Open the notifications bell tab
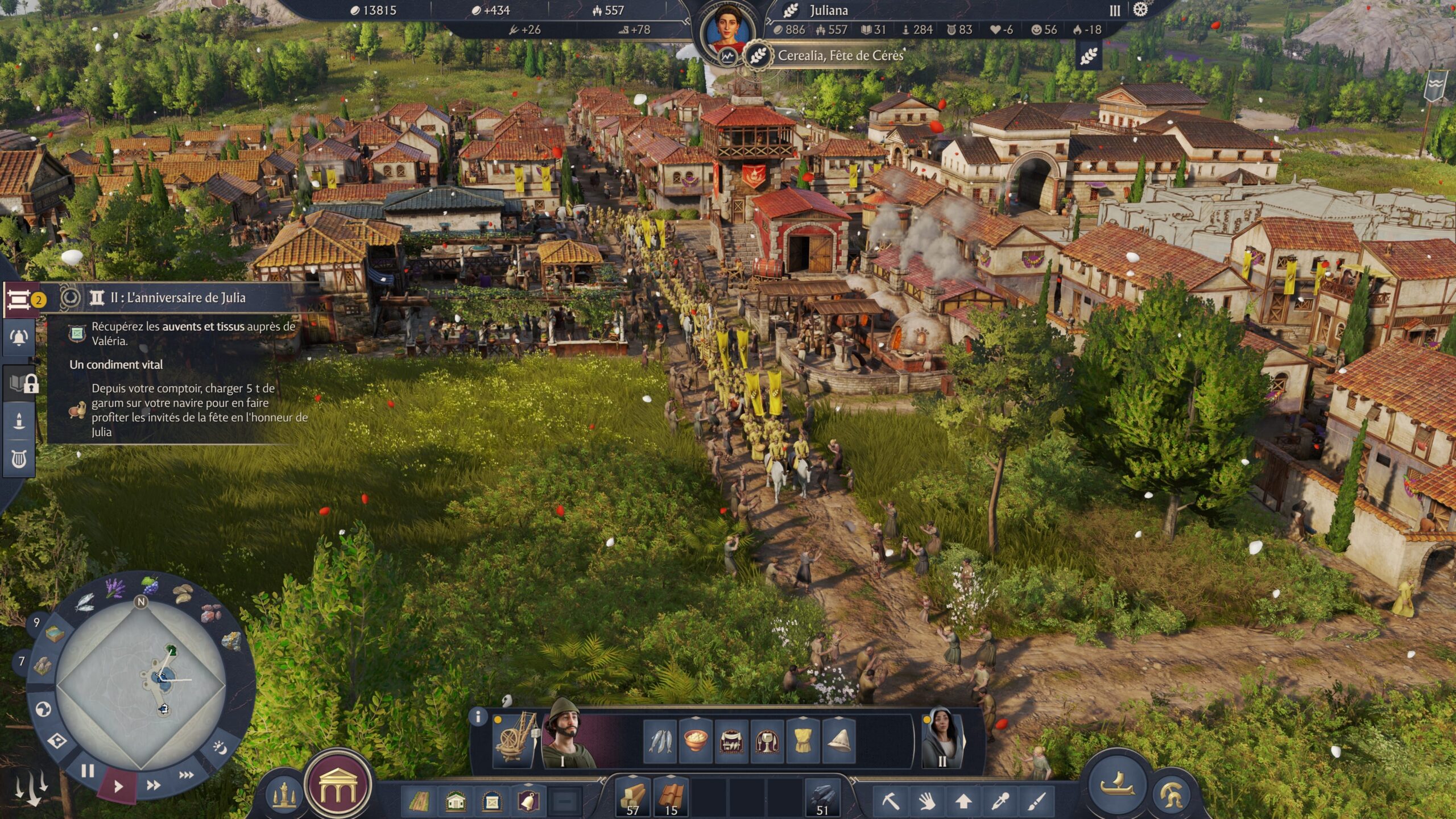The image size is (1456, 819). pyautogui.click(x=19, y=337)
